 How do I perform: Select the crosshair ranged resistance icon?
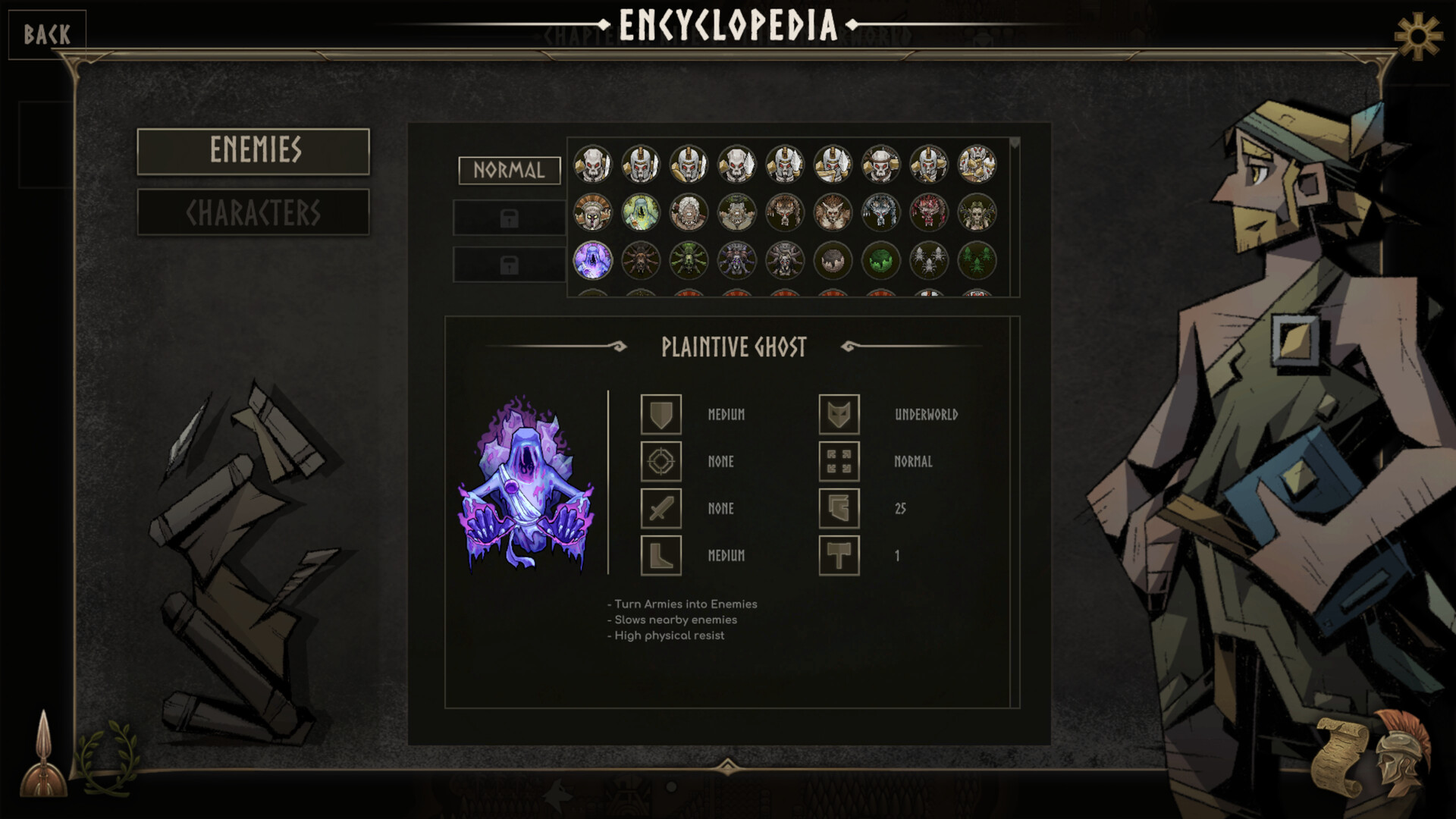click(661, 462)
